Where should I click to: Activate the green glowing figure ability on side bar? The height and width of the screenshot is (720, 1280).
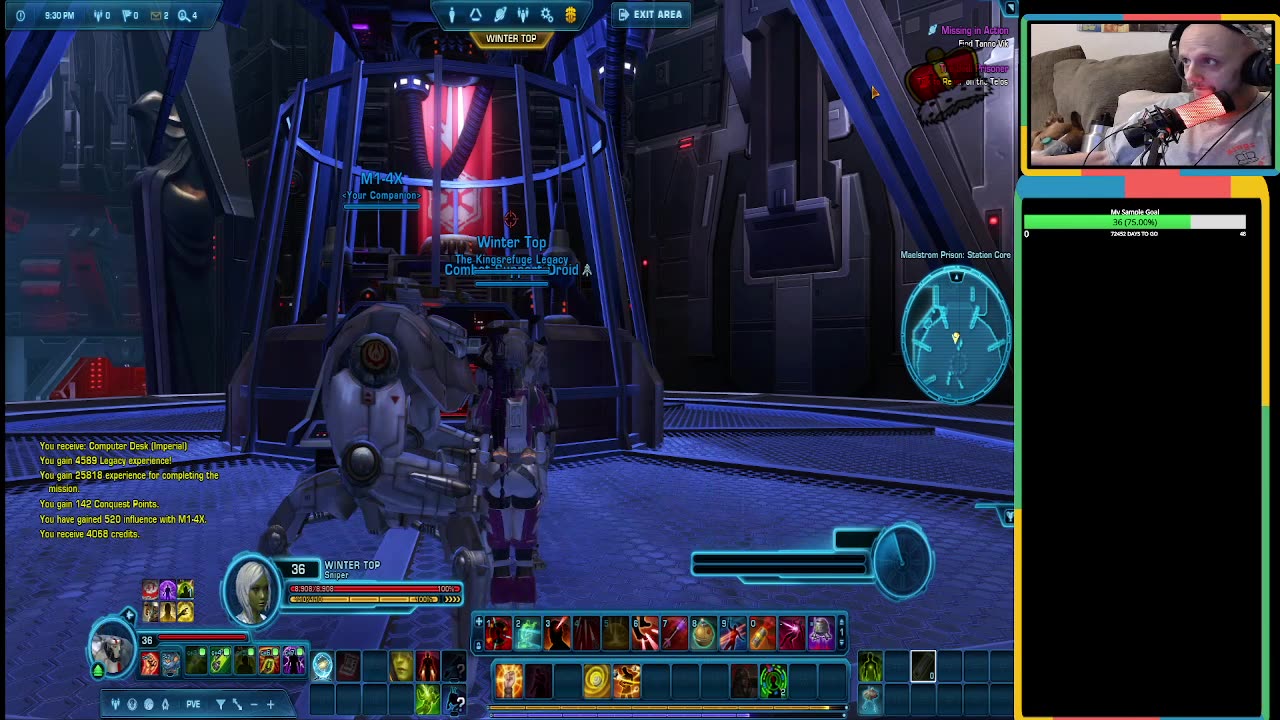coord(870,665)
